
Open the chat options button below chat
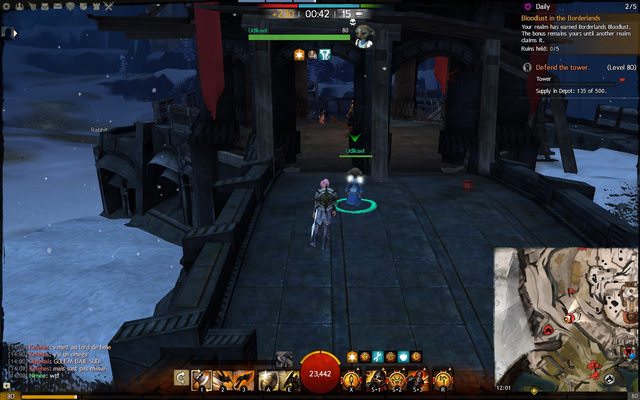click(12, 396)
